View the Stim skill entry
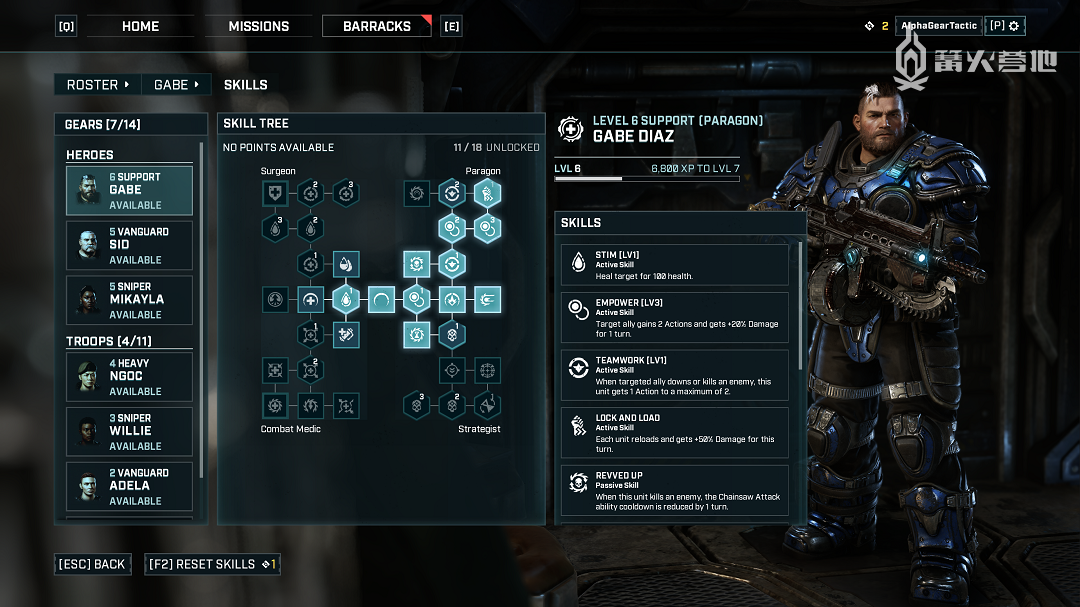 tap(675, 265)
